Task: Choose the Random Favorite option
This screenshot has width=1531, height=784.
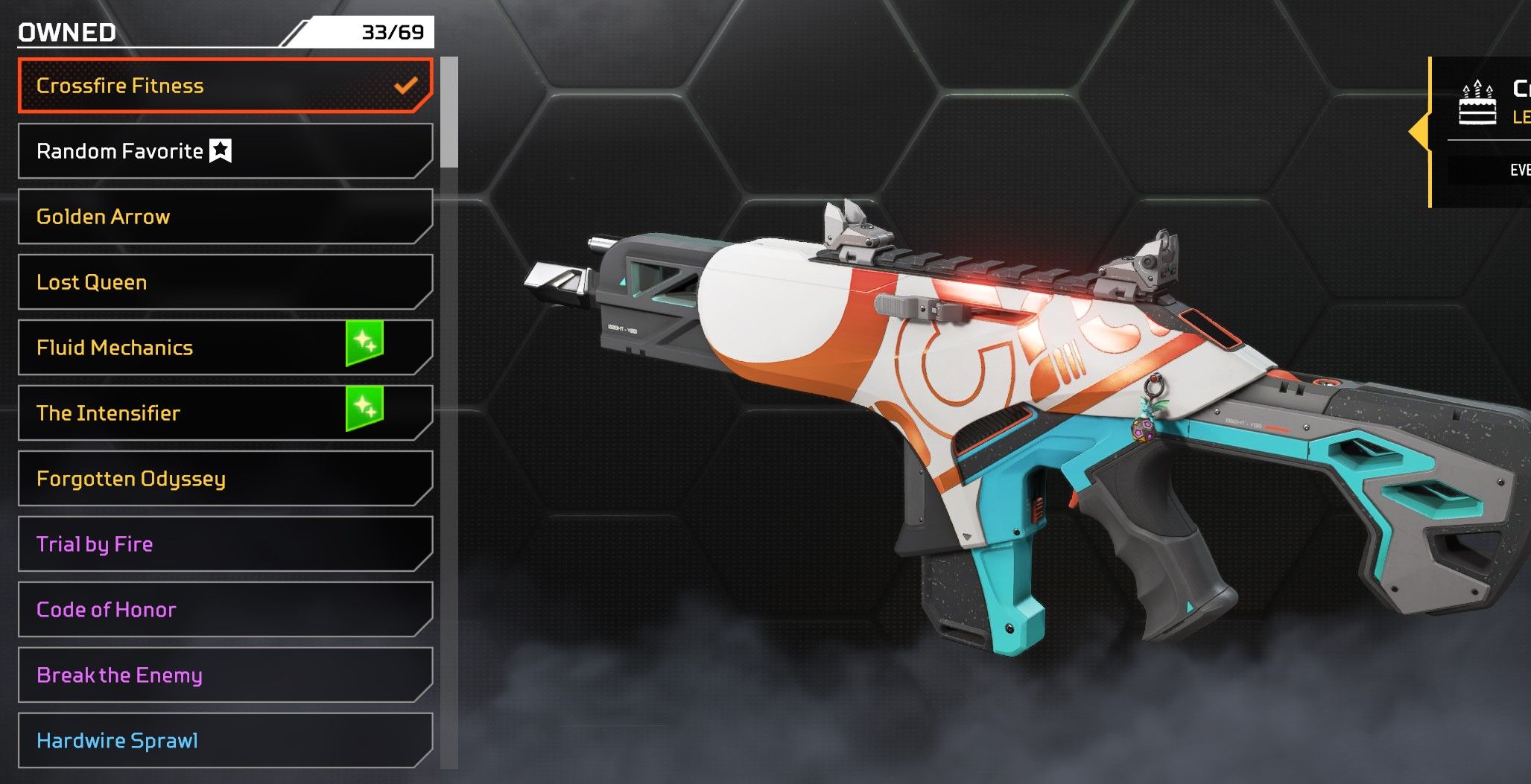Action: tap(224, 151)
